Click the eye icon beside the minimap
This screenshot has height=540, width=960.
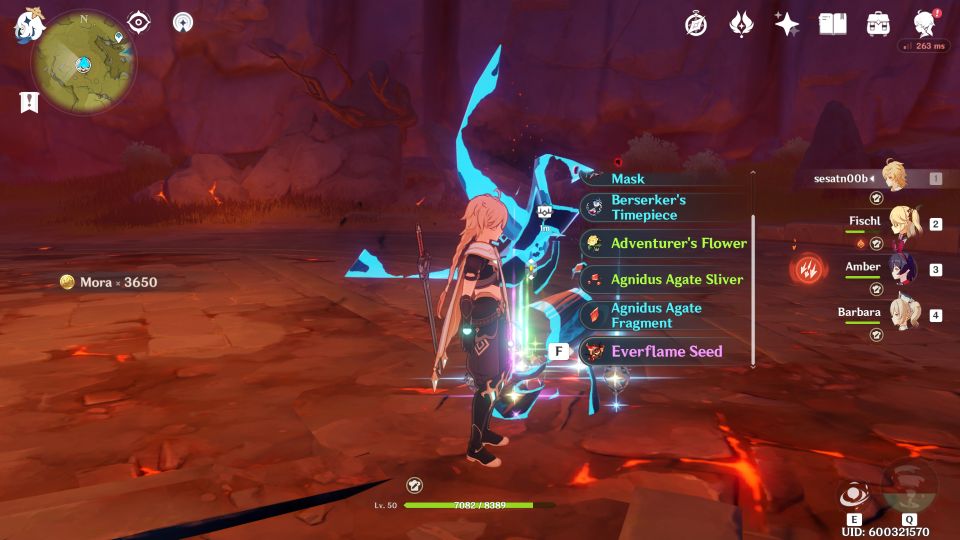point(139,22)
